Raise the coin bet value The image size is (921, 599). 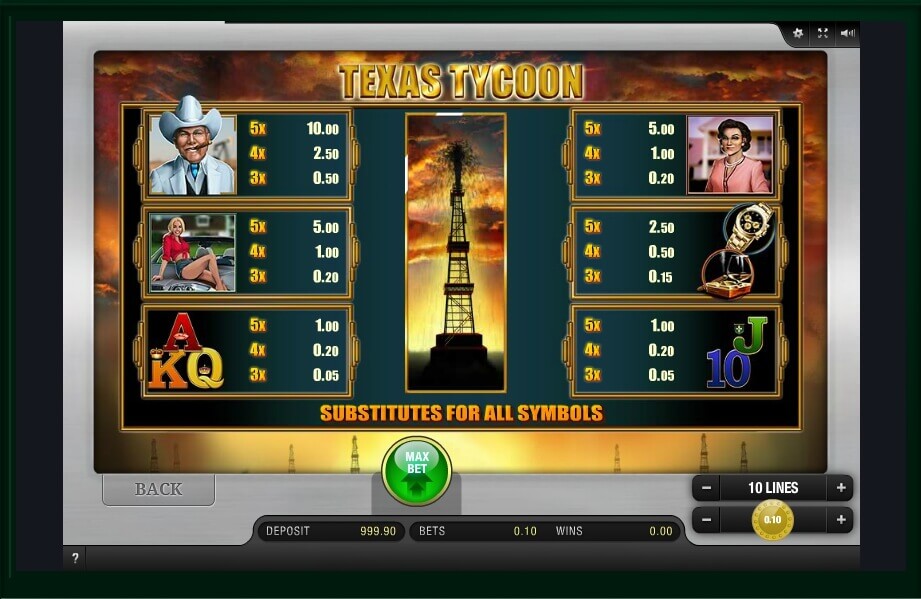(841, 520)
